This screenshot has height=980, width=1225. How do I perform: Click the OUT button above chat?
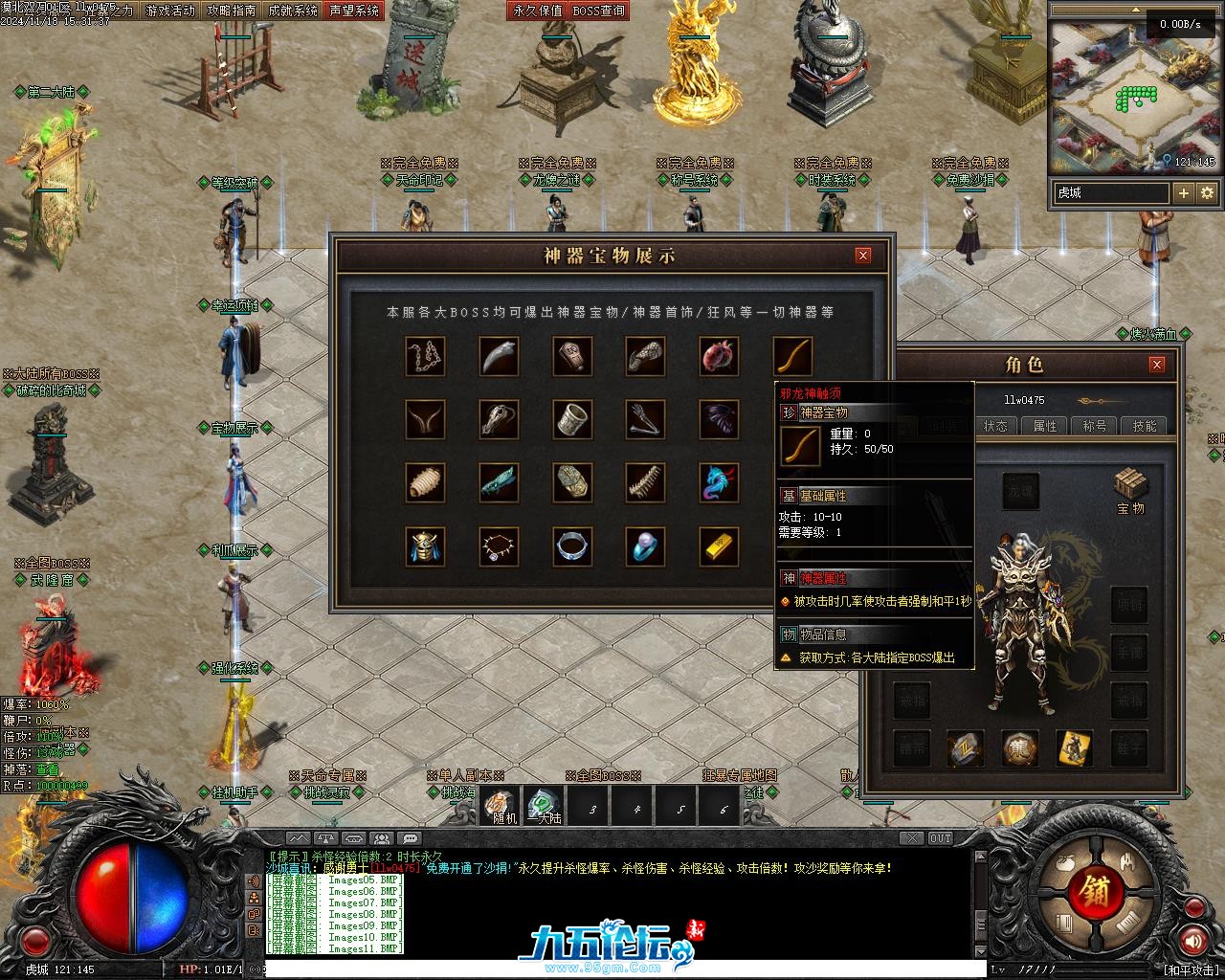tap(941, 838)
